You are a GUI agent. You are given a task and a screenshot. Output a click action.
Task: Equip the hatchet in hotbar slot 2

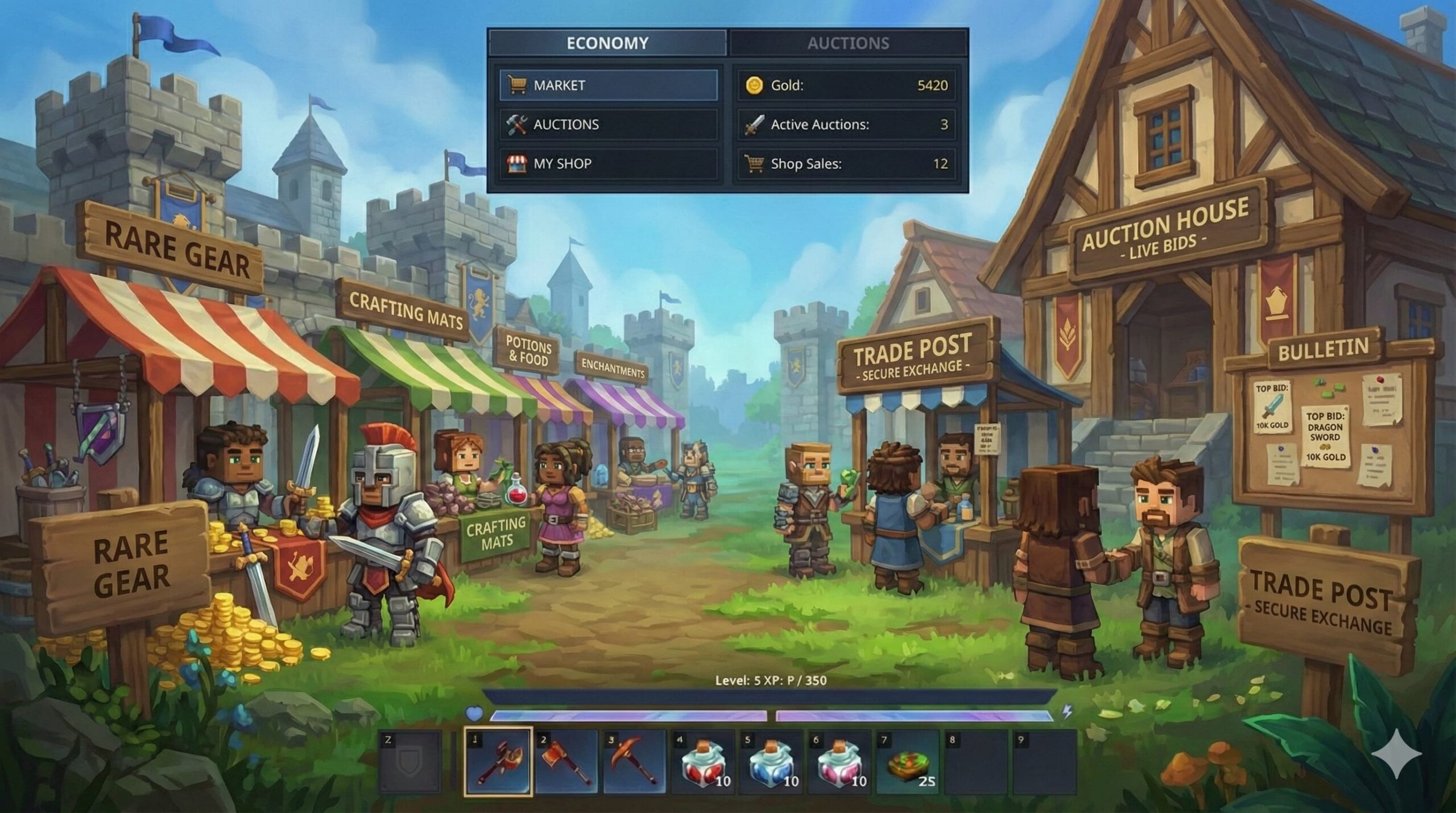566,761
